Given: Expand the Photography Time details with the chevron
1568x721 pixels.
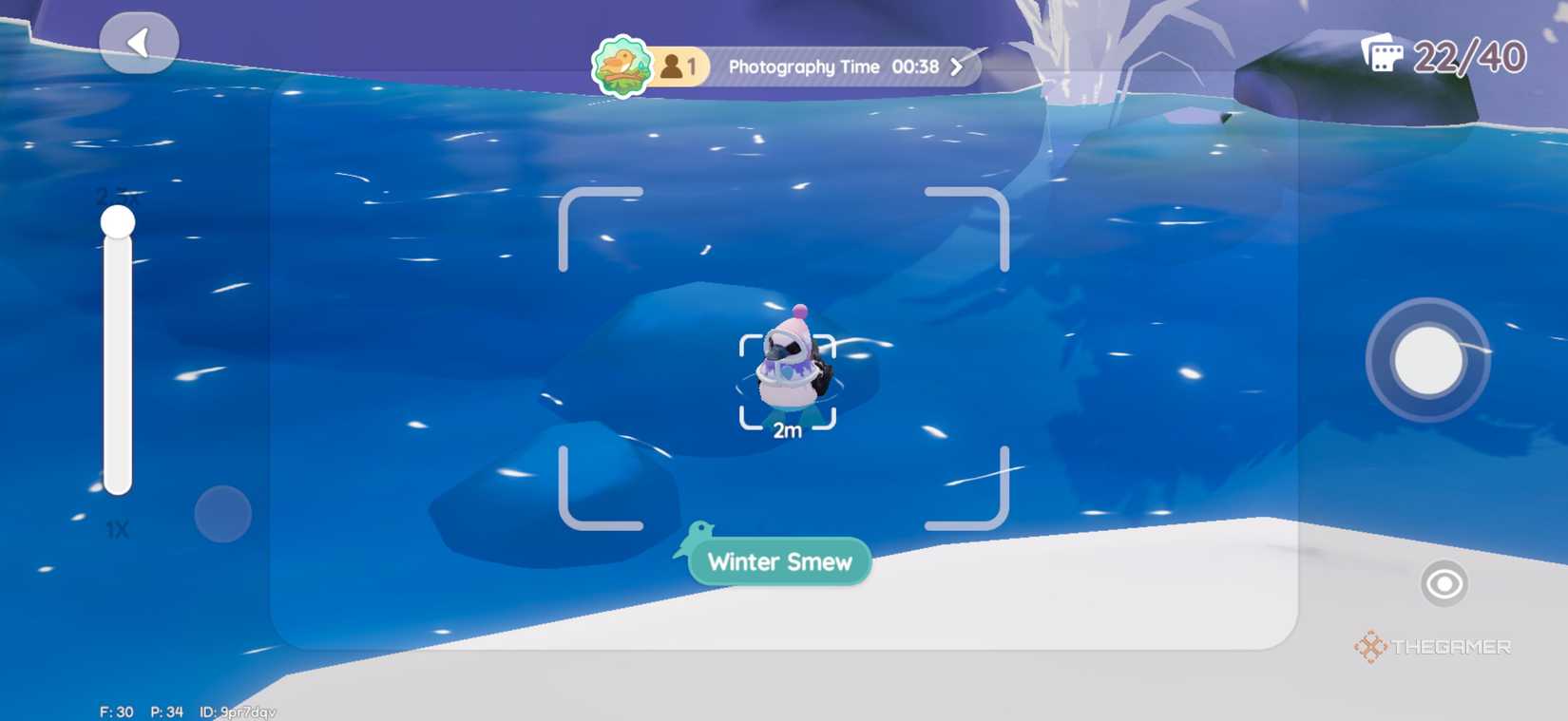Looking at the screenshot, I should coord(956,67).
